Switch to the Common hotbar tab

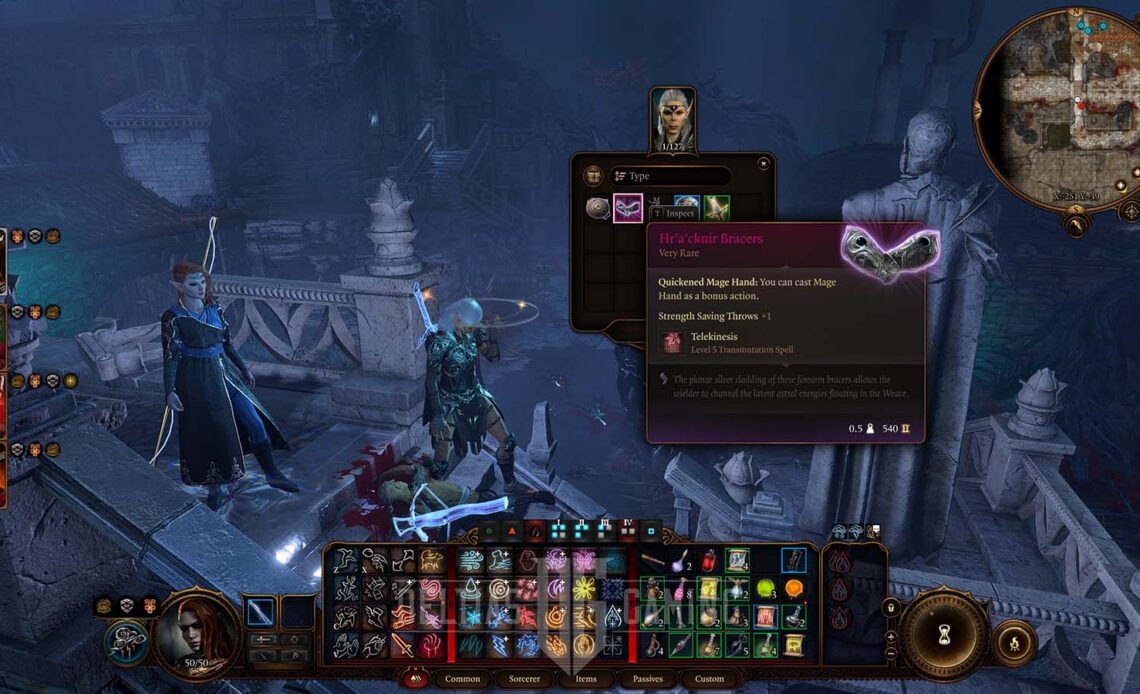(462, 679)
